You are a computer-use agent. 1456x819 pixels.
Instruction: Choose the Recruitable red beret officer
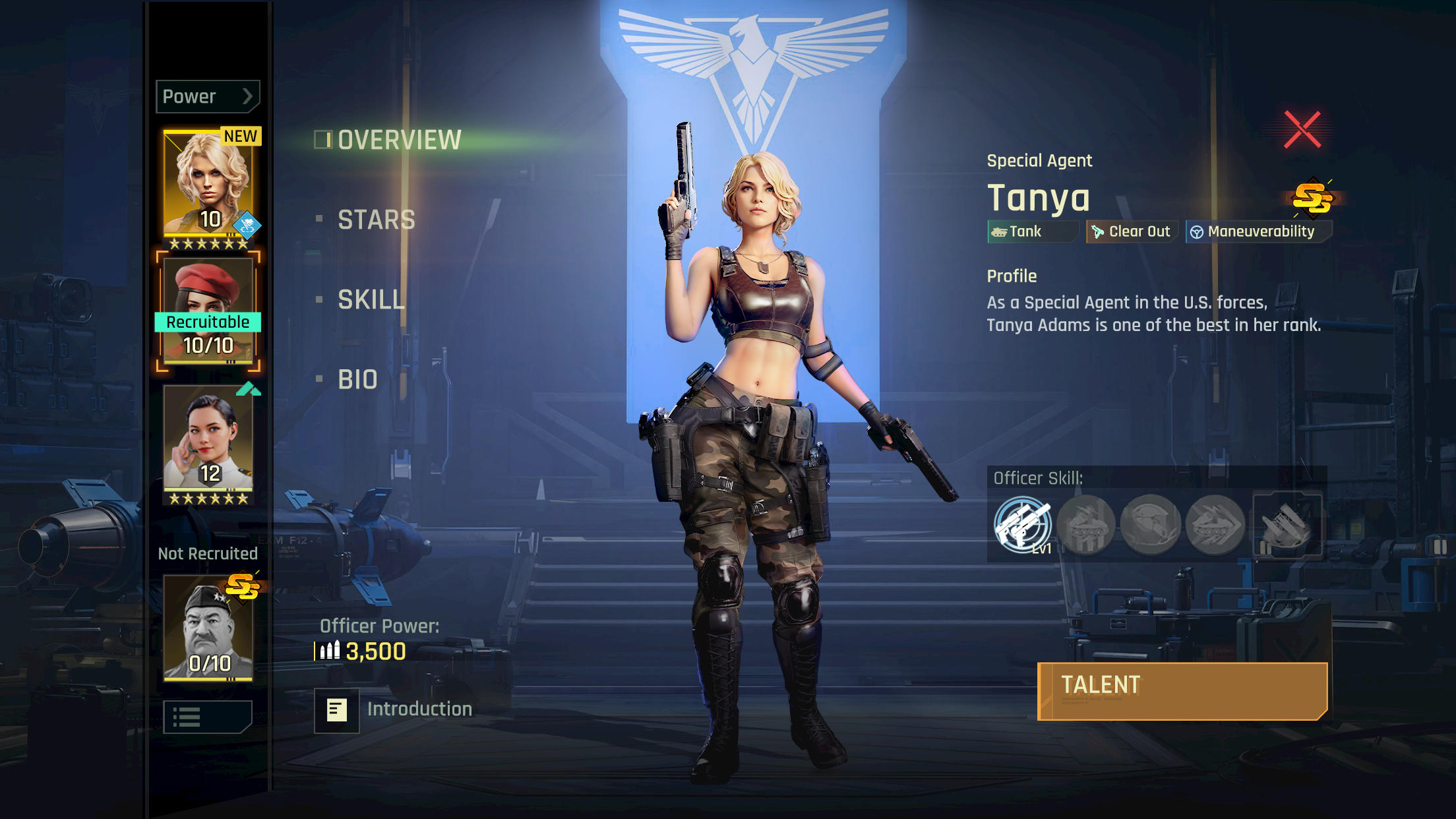208,311
